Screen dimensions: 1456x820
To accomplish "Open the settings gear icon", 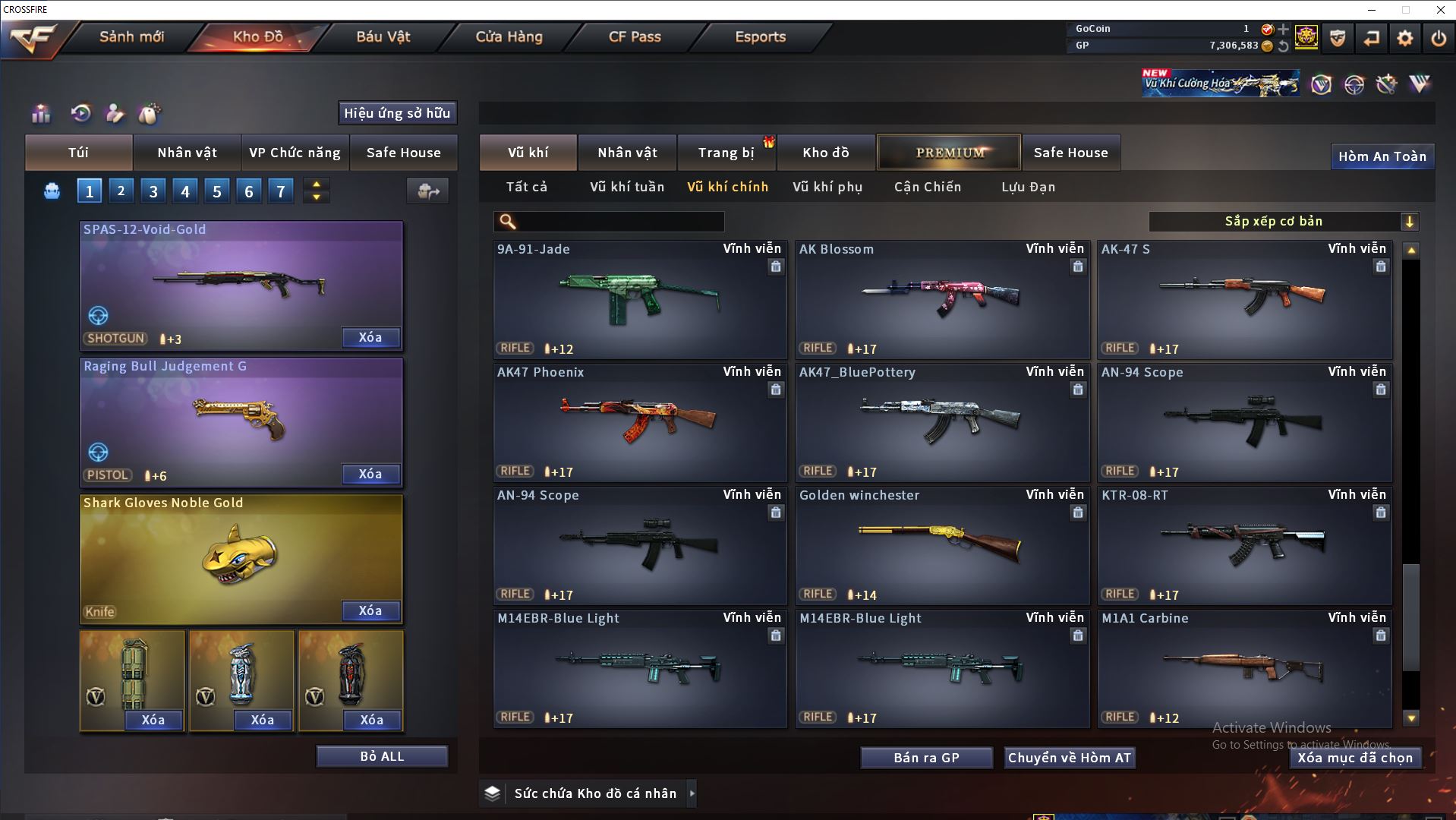I will pos(1404,38).
